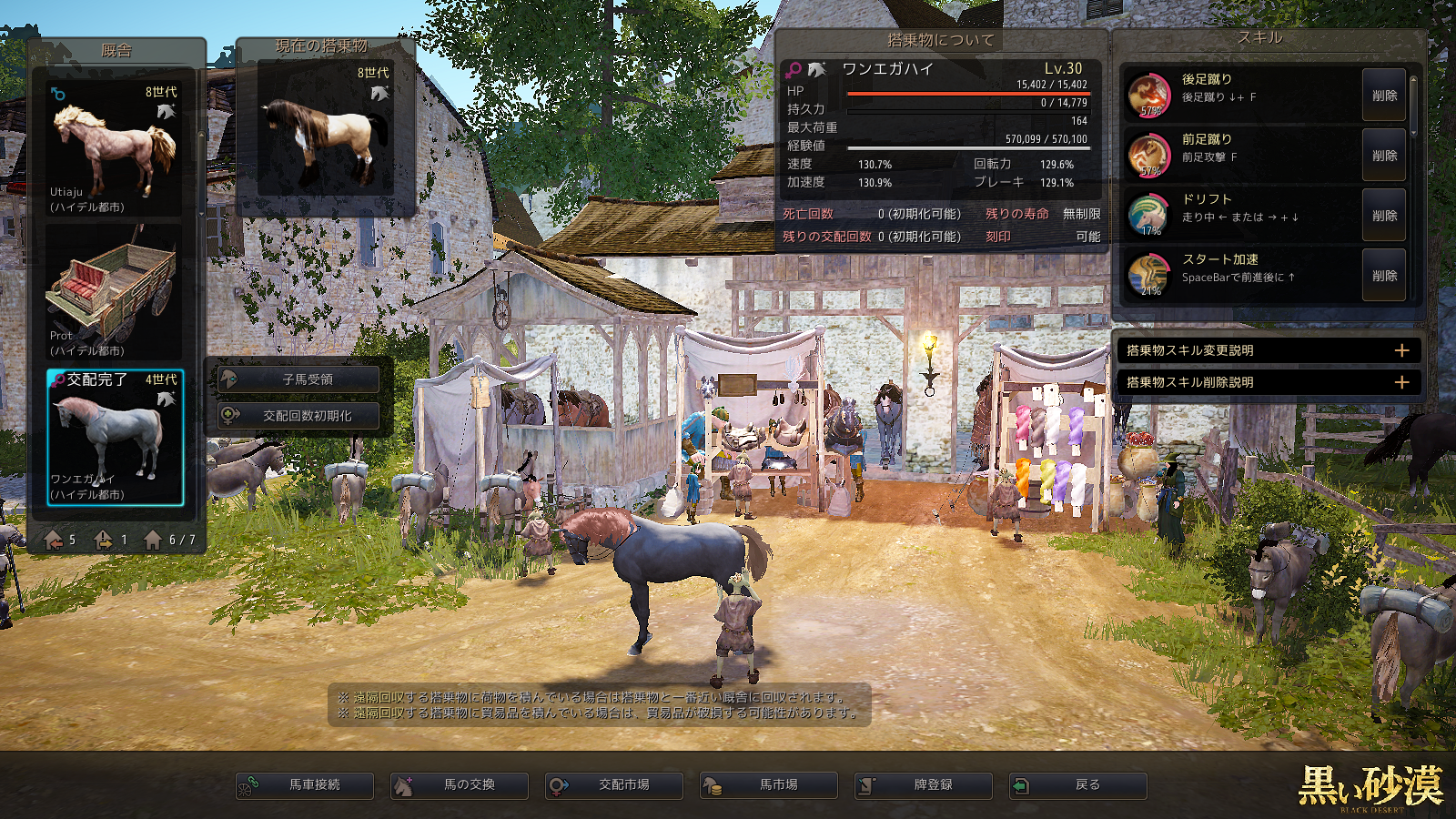1456x819 pixels.
Task: Go back with the 戻る button
Action: point(1078,785)
